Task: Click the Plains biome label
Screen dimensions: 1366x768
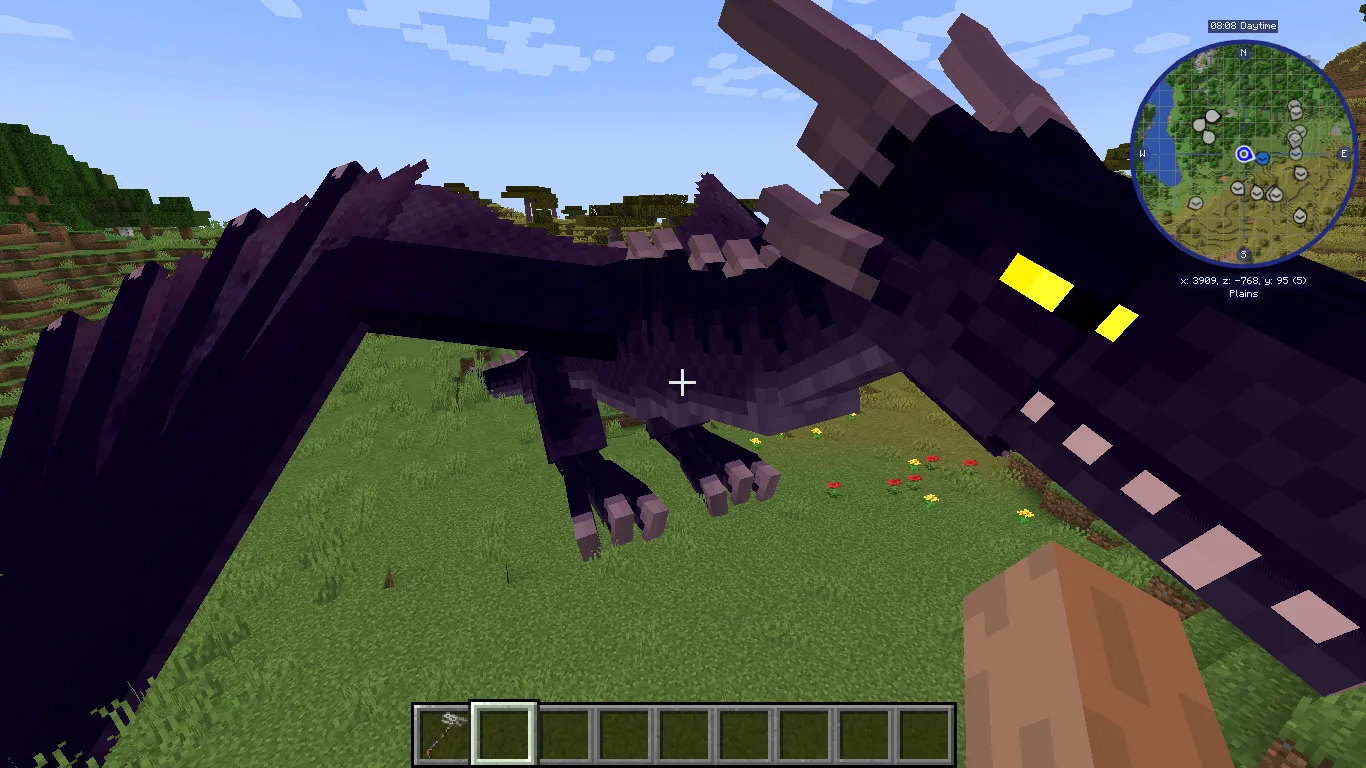Action: 1243,292
